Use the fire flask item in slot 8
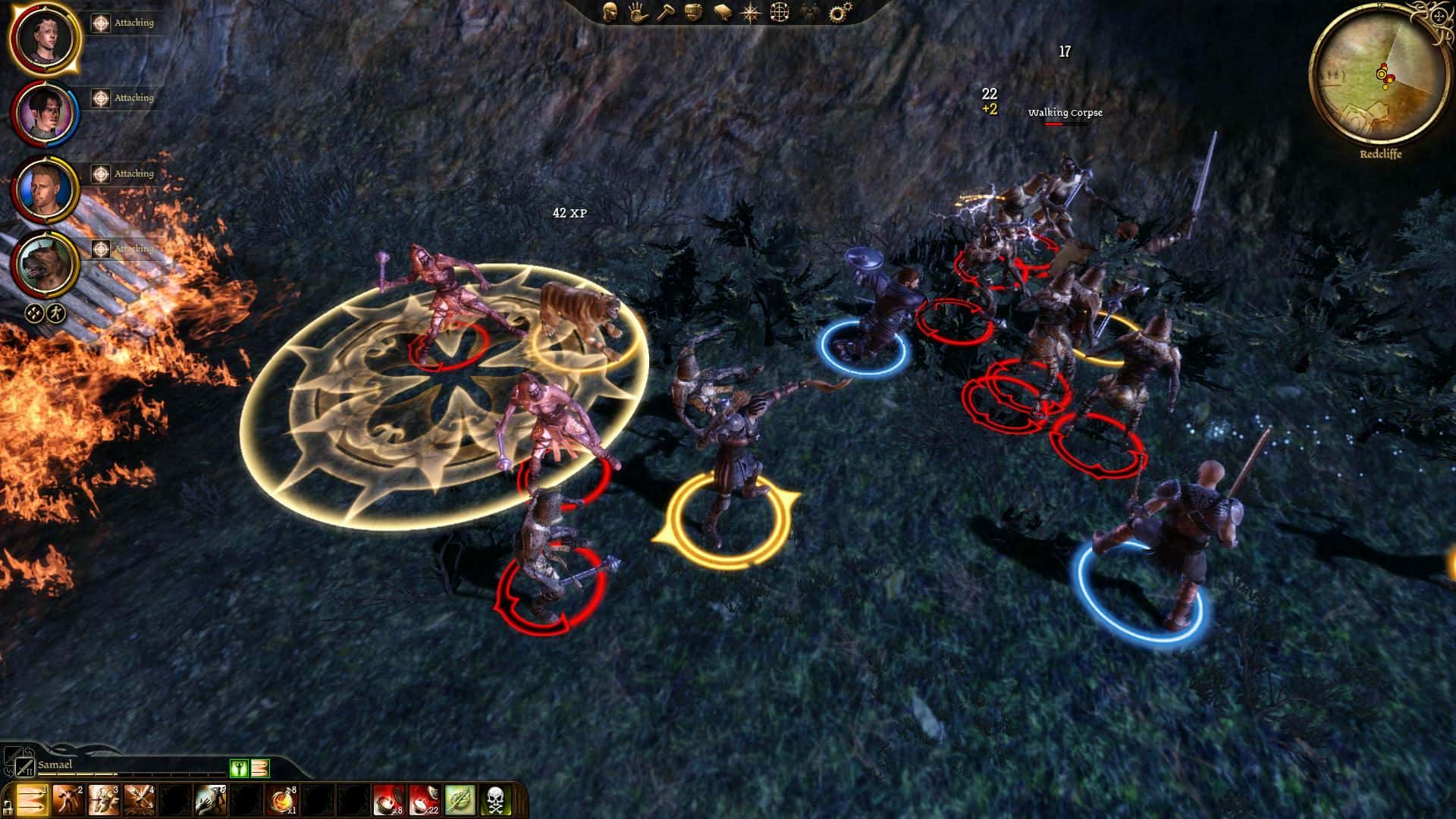 [x=281, y=800]
